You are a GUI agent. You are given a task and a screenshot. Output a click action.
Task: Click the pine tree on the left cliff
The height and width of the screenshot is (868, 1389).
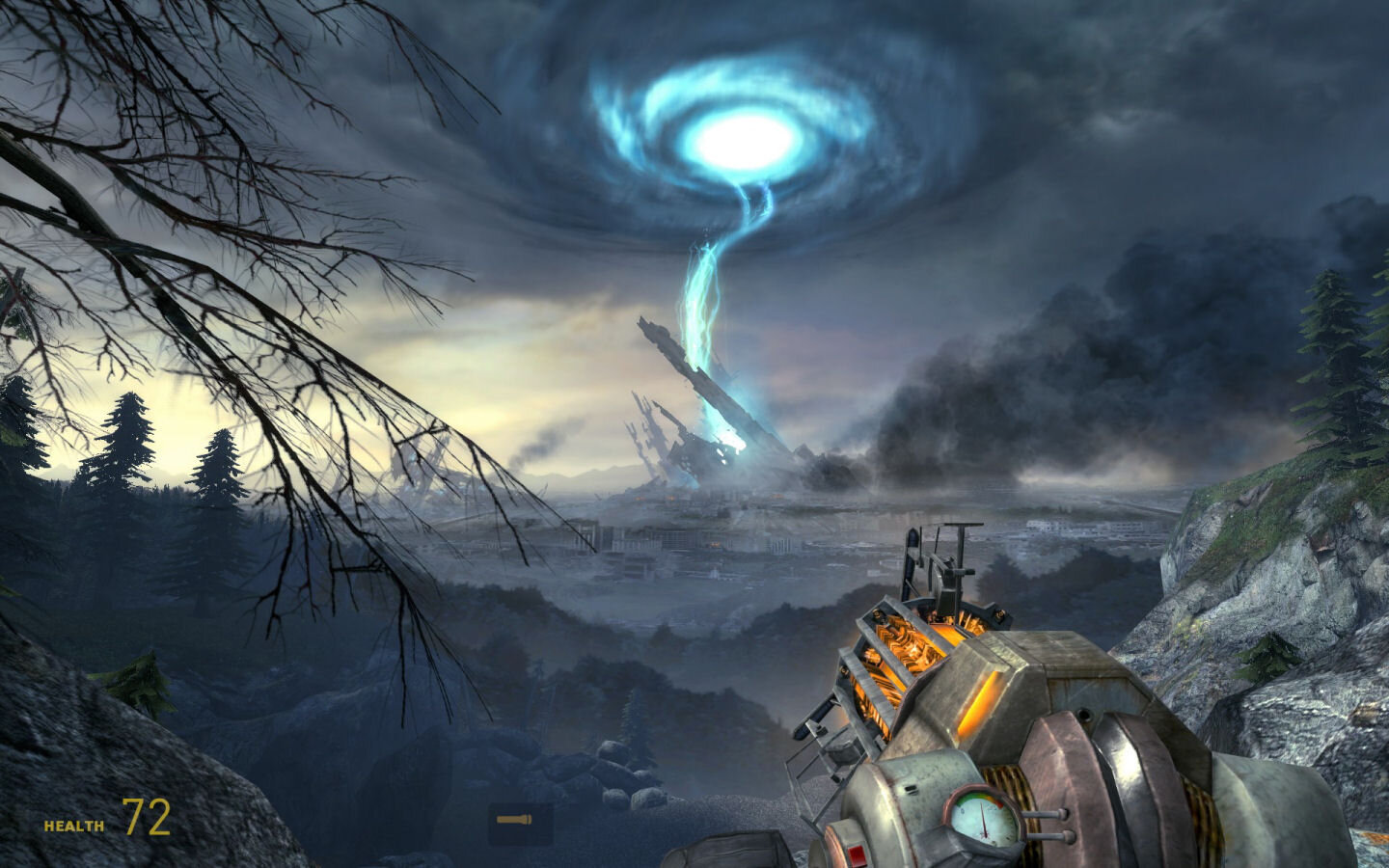[x=125, y=444]
